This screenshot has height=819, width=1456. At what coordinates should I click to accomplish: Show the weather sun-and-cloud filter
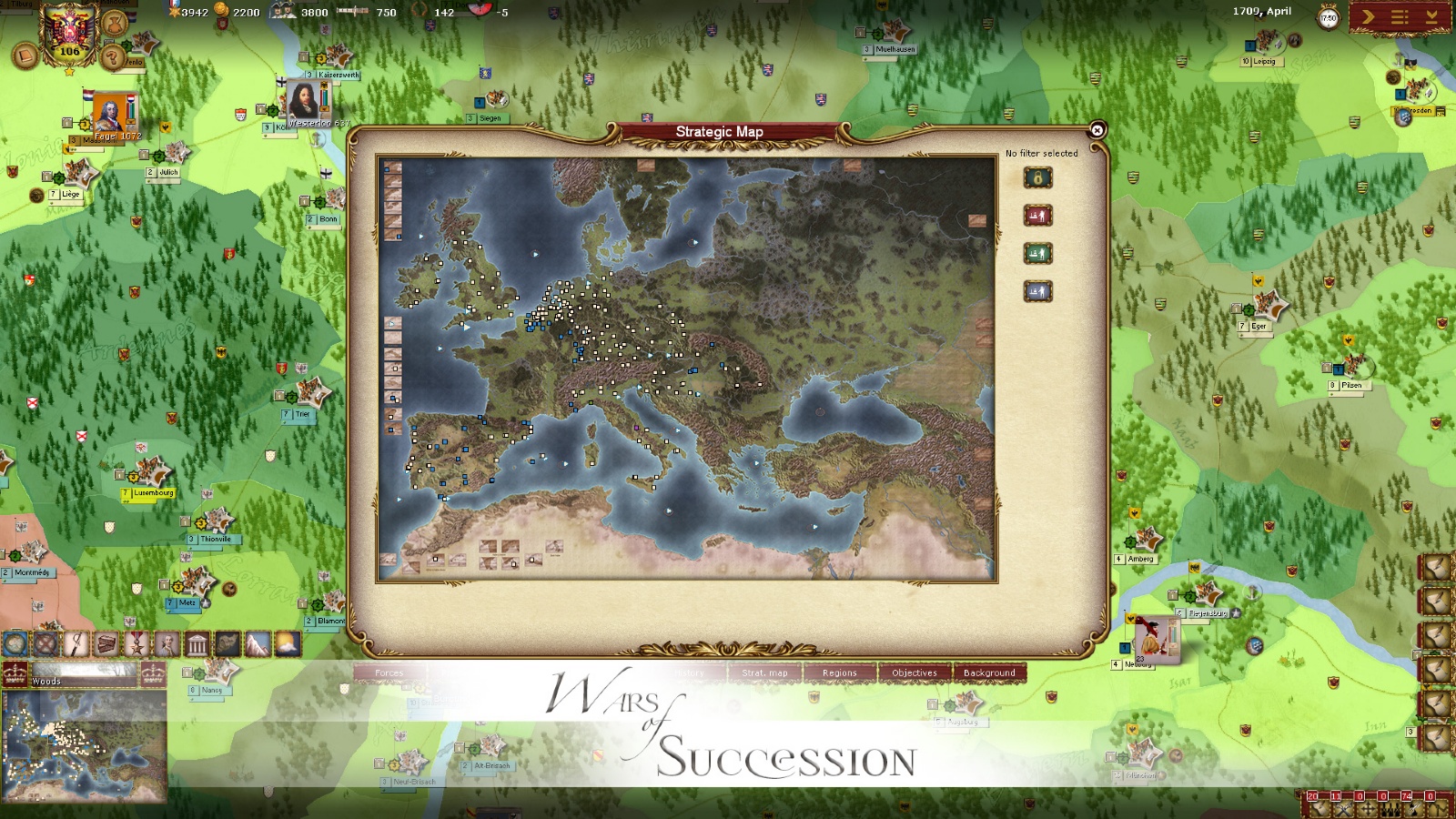pyautogui.click(x=288, y=644)
